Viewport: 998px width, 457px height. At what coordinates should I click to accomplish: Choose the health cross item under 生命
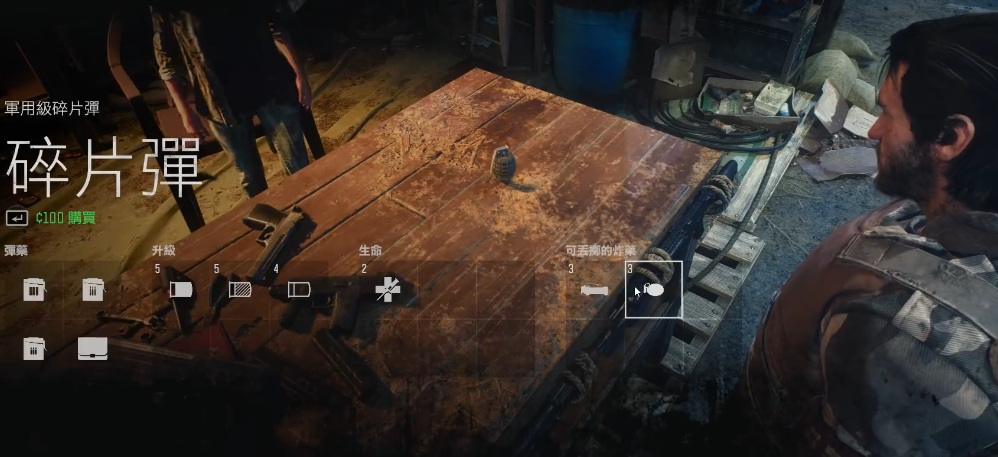click(386, 290)
